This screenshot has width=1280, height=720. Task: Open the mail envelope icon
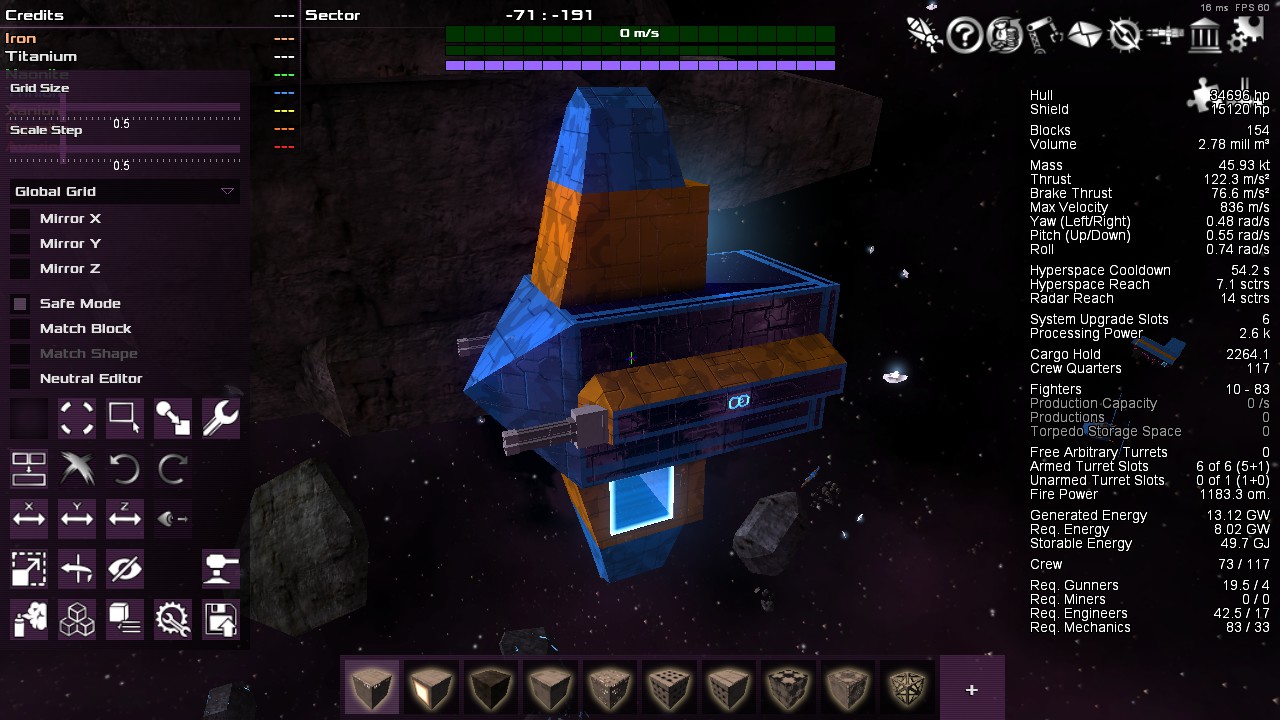(x=1084, y=36)
